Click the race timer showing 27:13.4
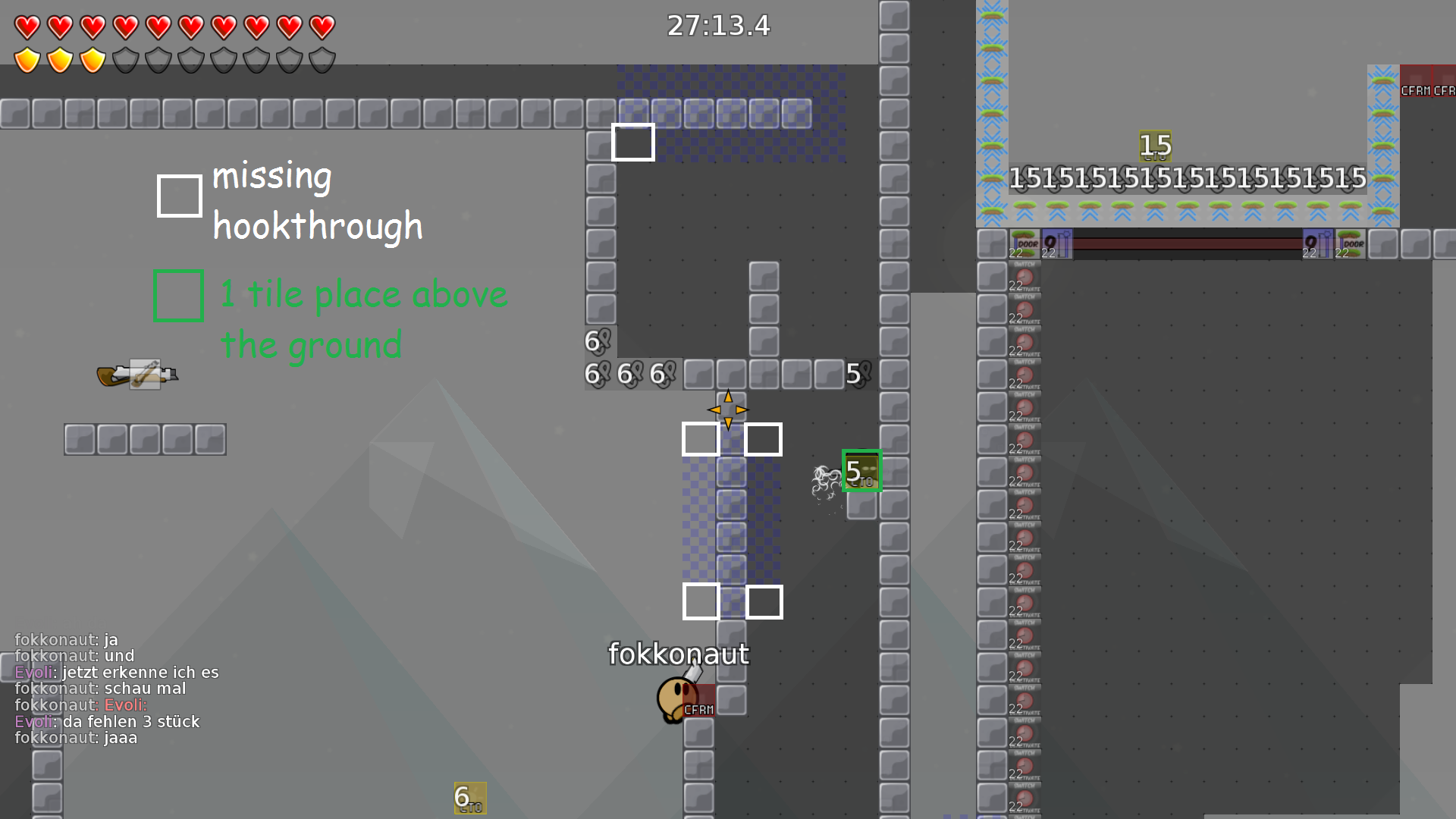The height and width of the screenshot is (819, 1456). tap(717, 26)
